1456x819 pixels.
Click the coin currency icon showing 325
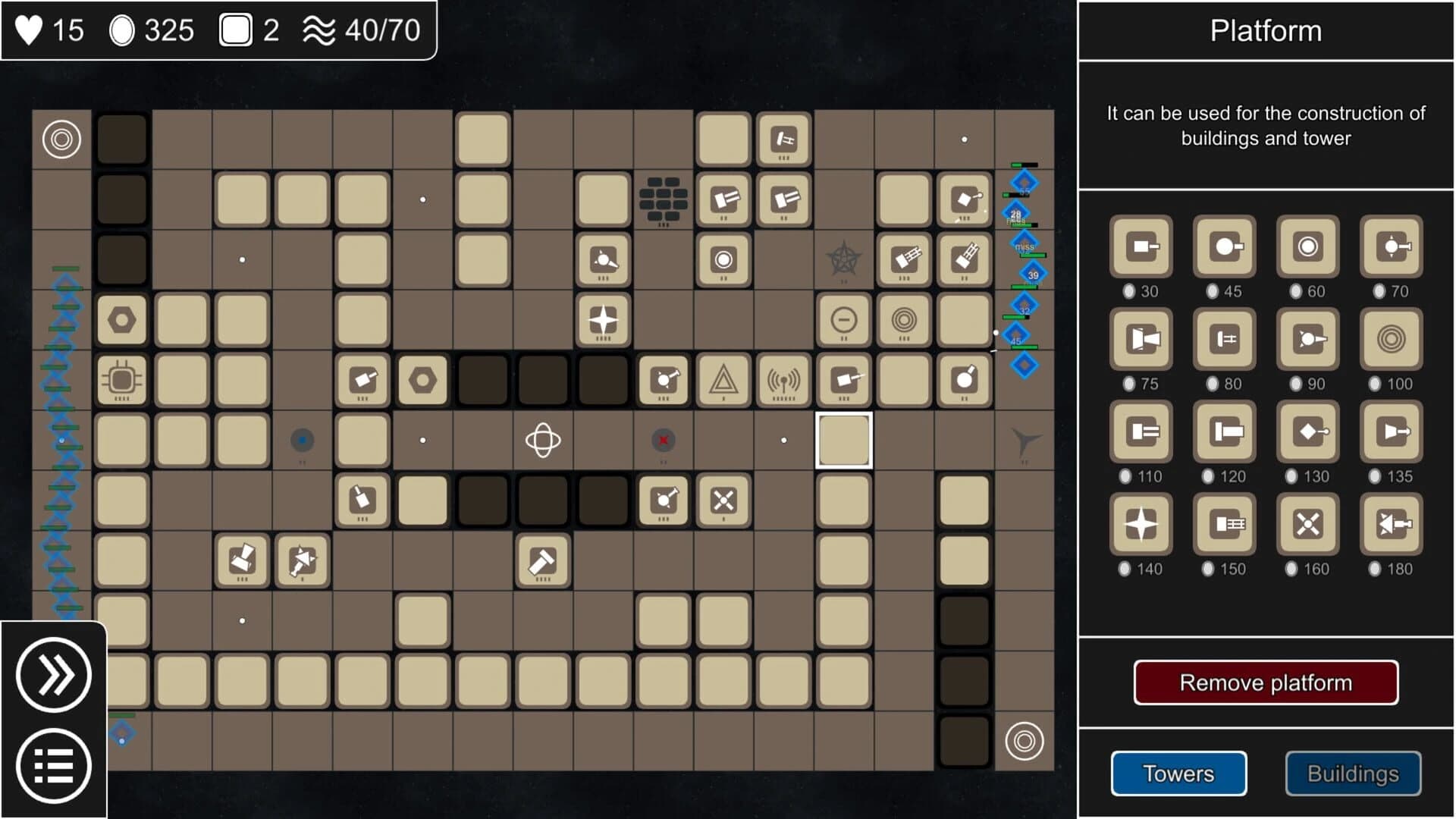tap(124, 30)
